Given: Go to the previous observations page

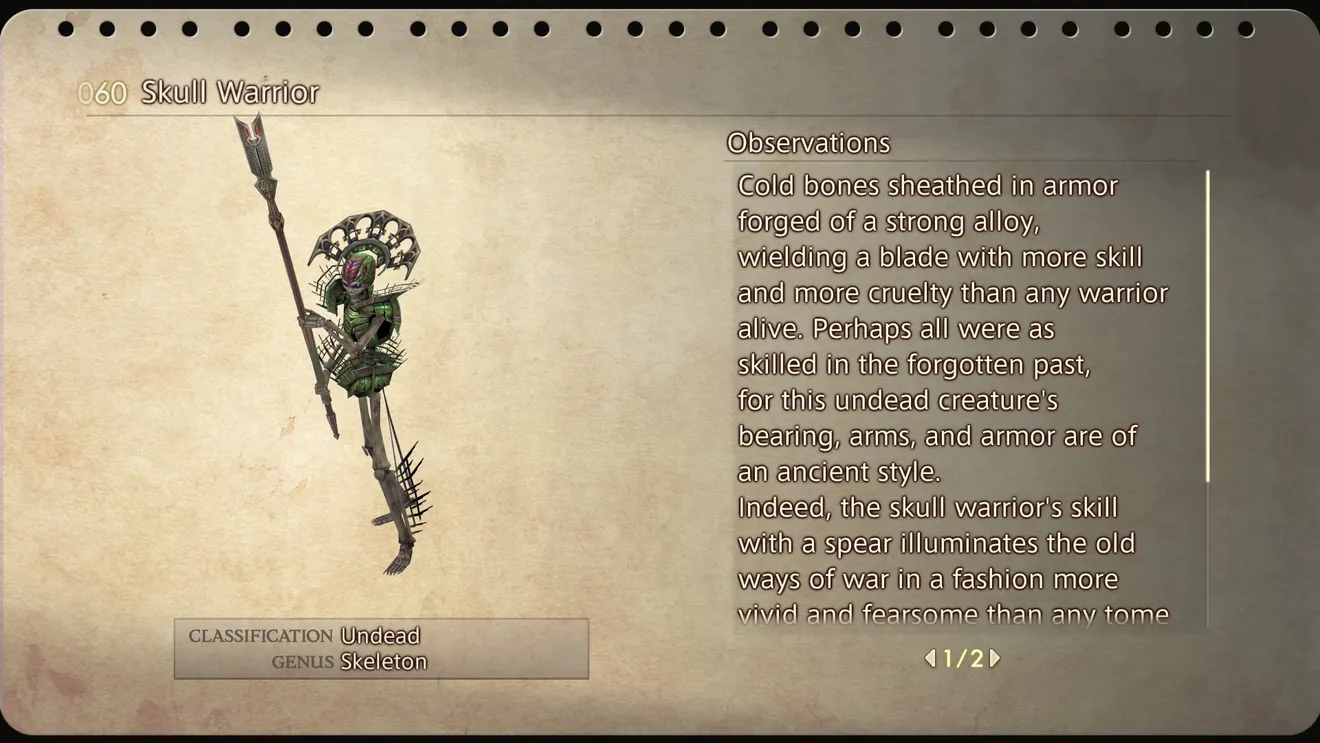Looking at the screenshot, I should coord(930,658).
